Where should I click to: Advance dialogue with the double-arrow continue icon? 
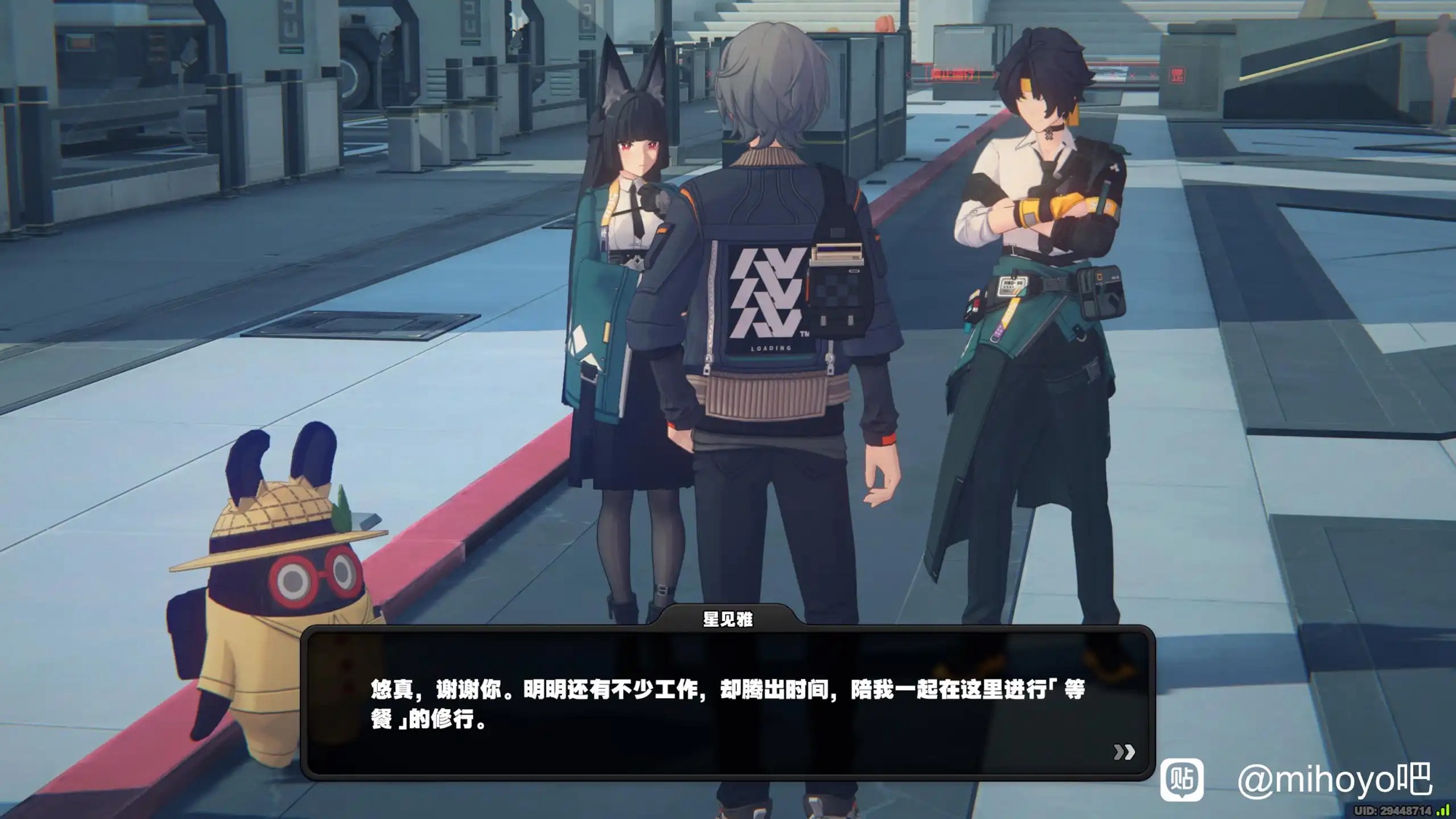point(1124,751)
